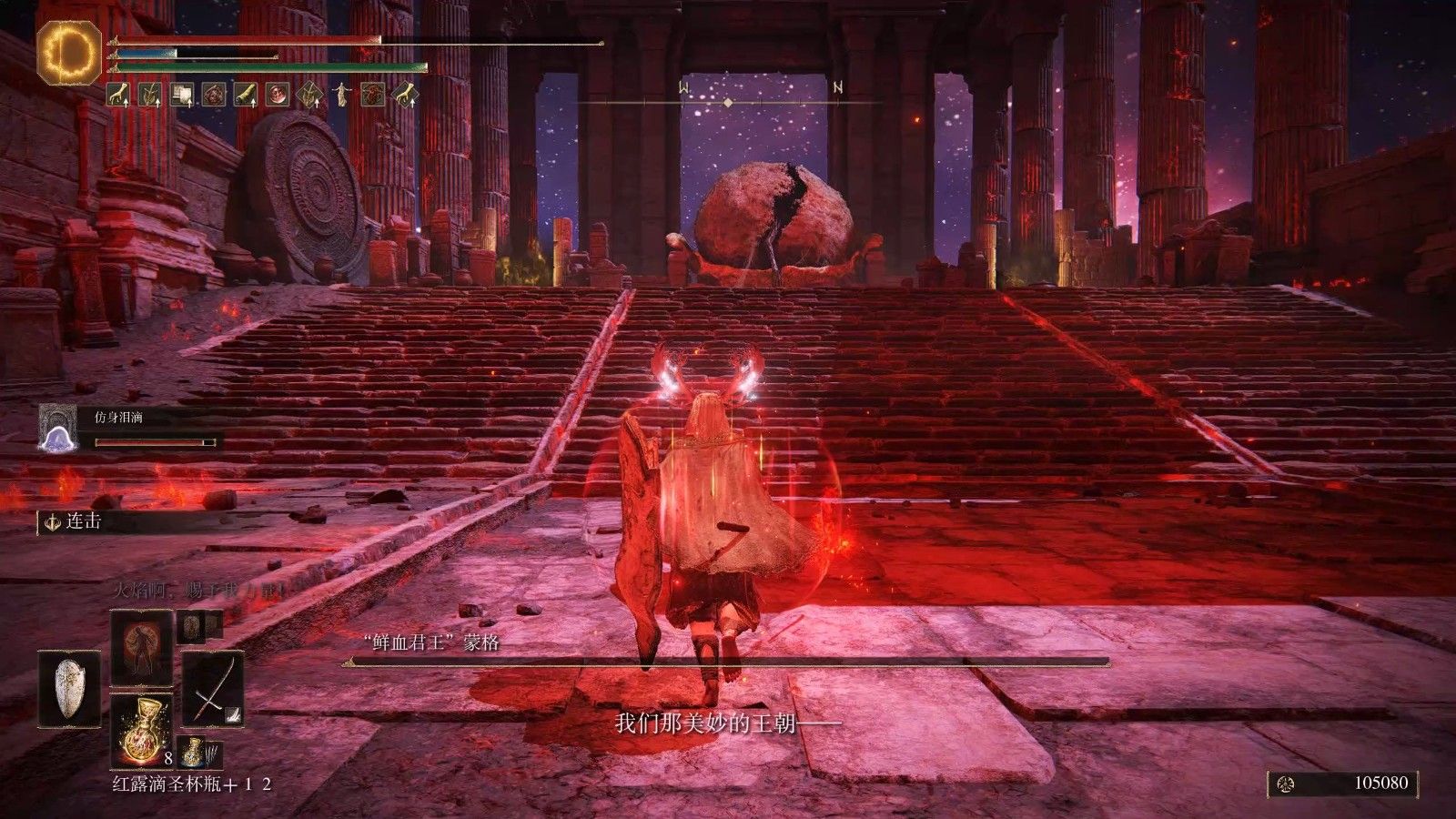
Task: Select the parchment pages buff icon
Action: pyautogui.click(x=181, y=94)
